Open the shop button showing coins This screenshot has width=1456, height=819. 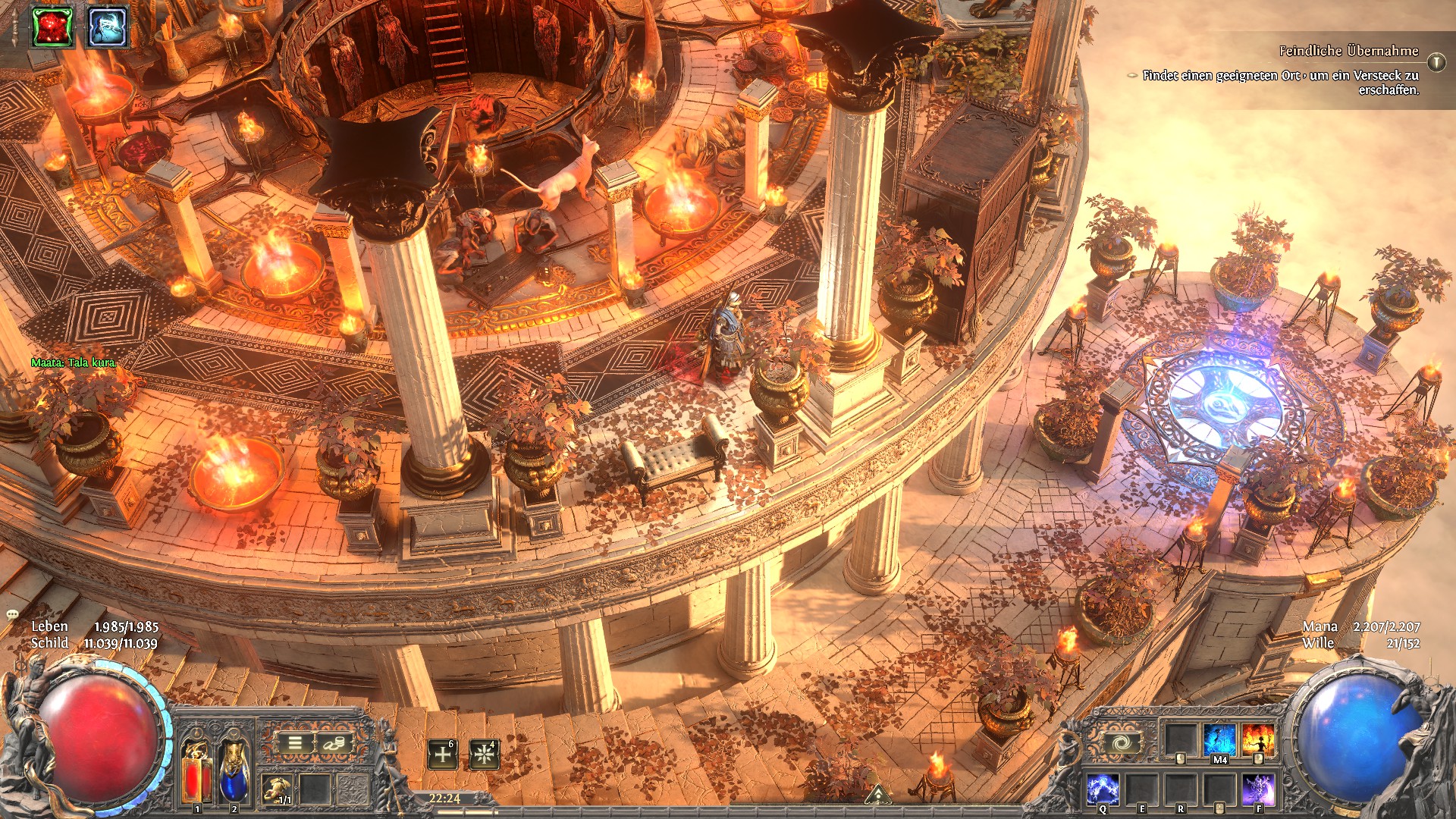[x=332, y=743]
